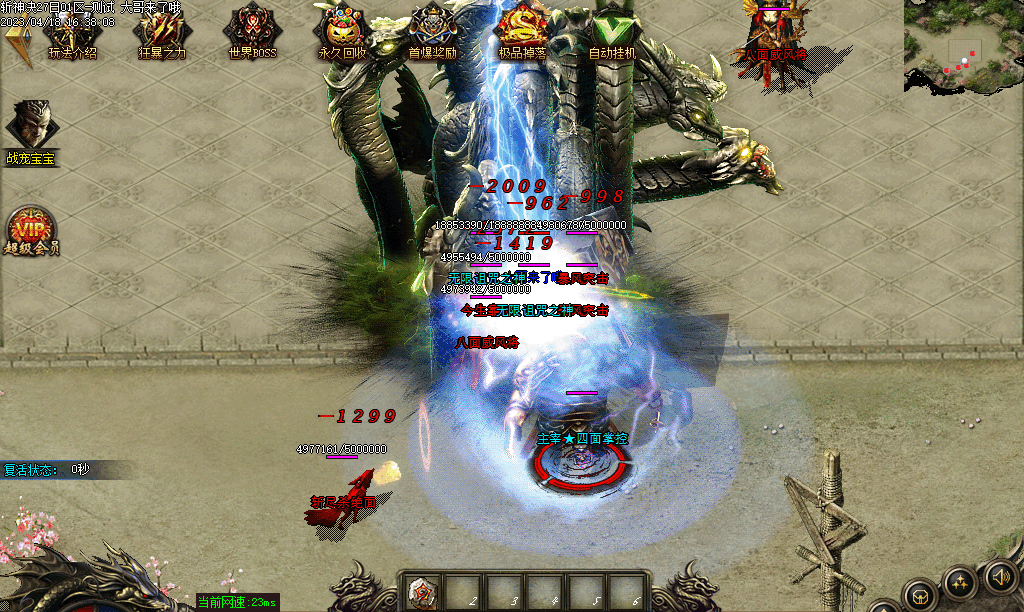1024x612 pixels.
Task: Click the minimap
Action: point(963,48)
